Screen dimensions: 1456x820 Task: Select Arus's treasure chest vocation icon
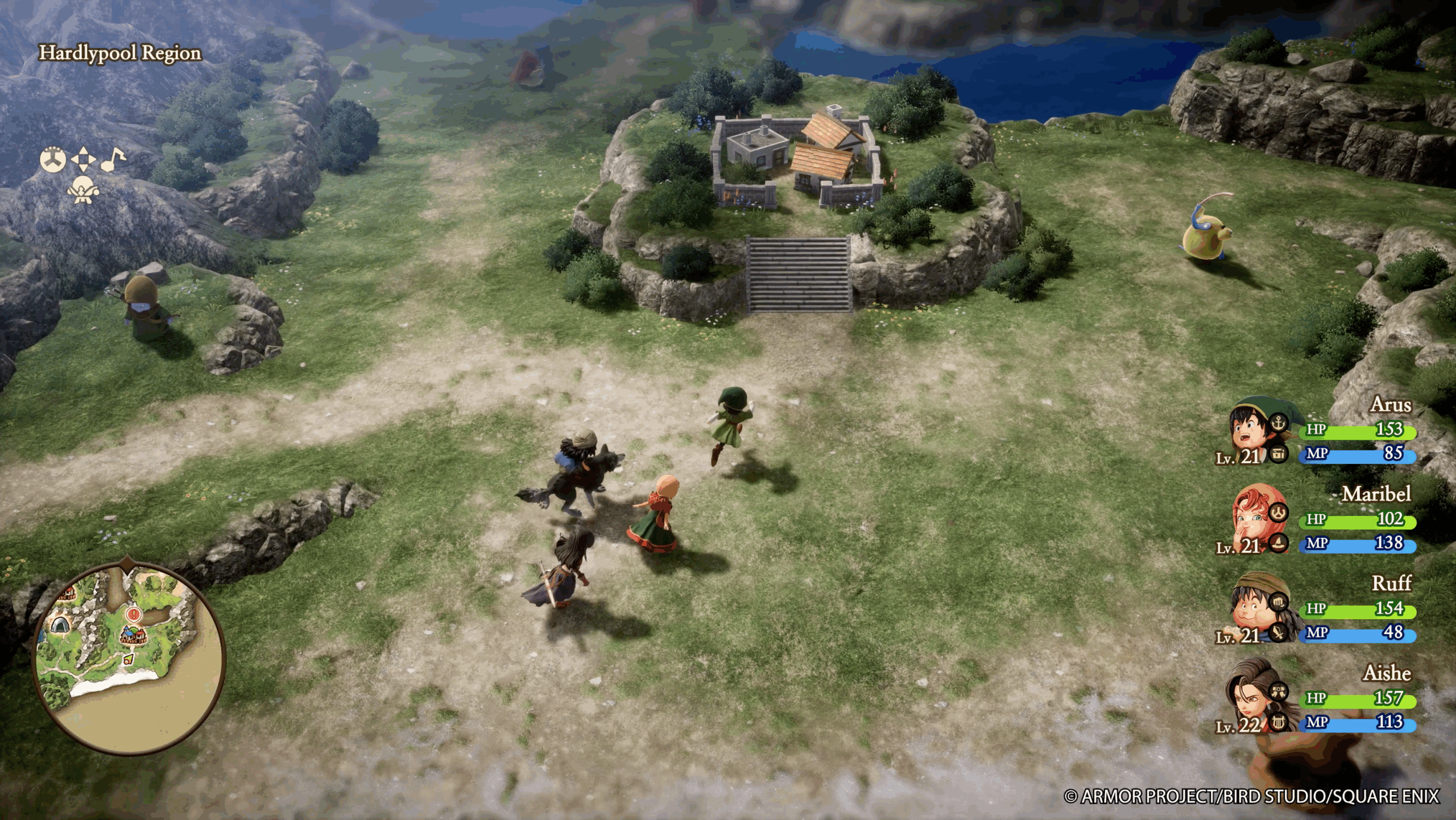click(1279, 454)
